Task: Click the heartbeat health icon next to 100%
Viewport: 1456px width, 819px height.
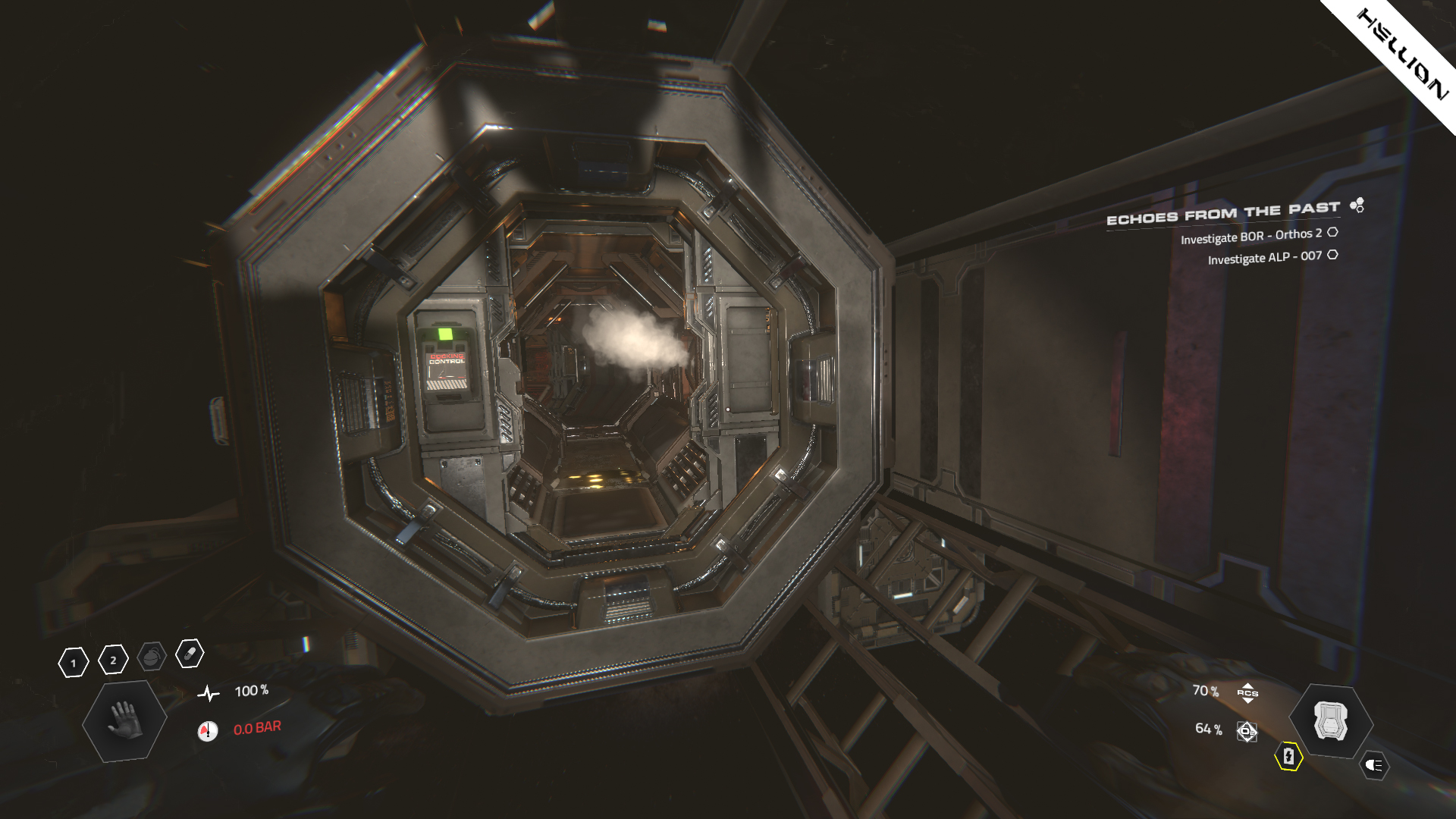Action: 209,694
